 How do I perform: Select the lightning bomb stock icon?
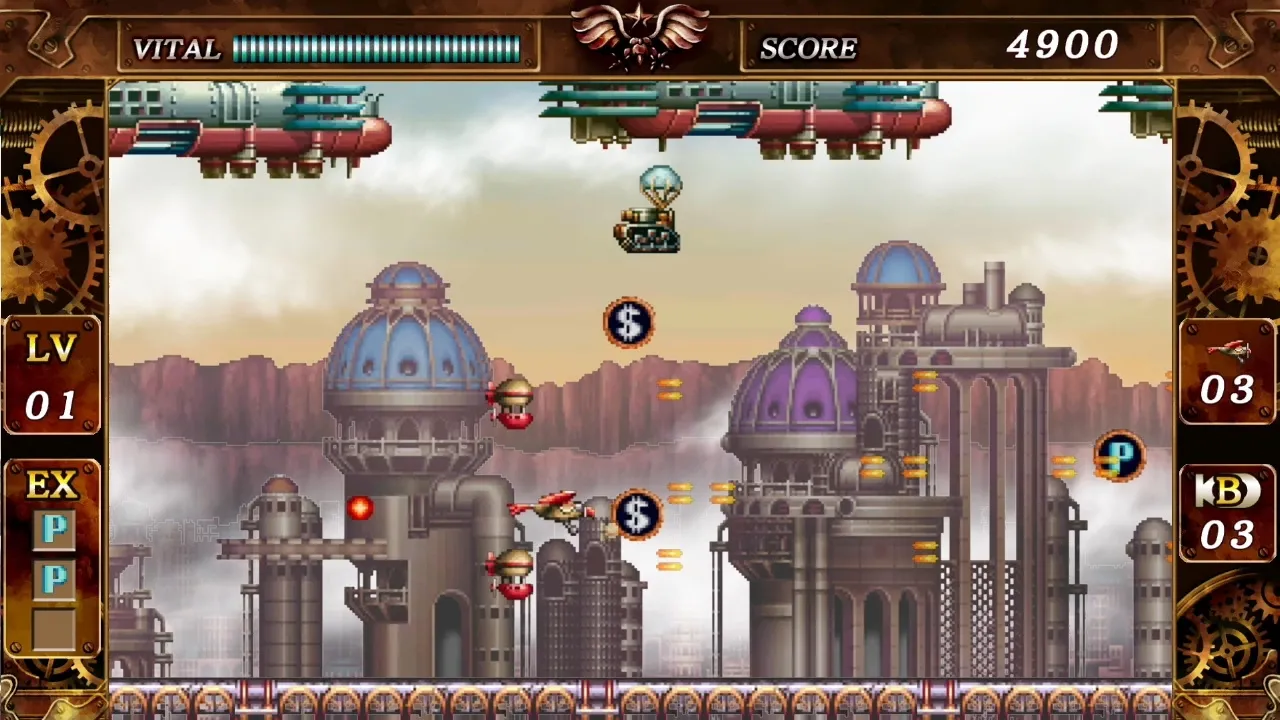(1227, 490)
